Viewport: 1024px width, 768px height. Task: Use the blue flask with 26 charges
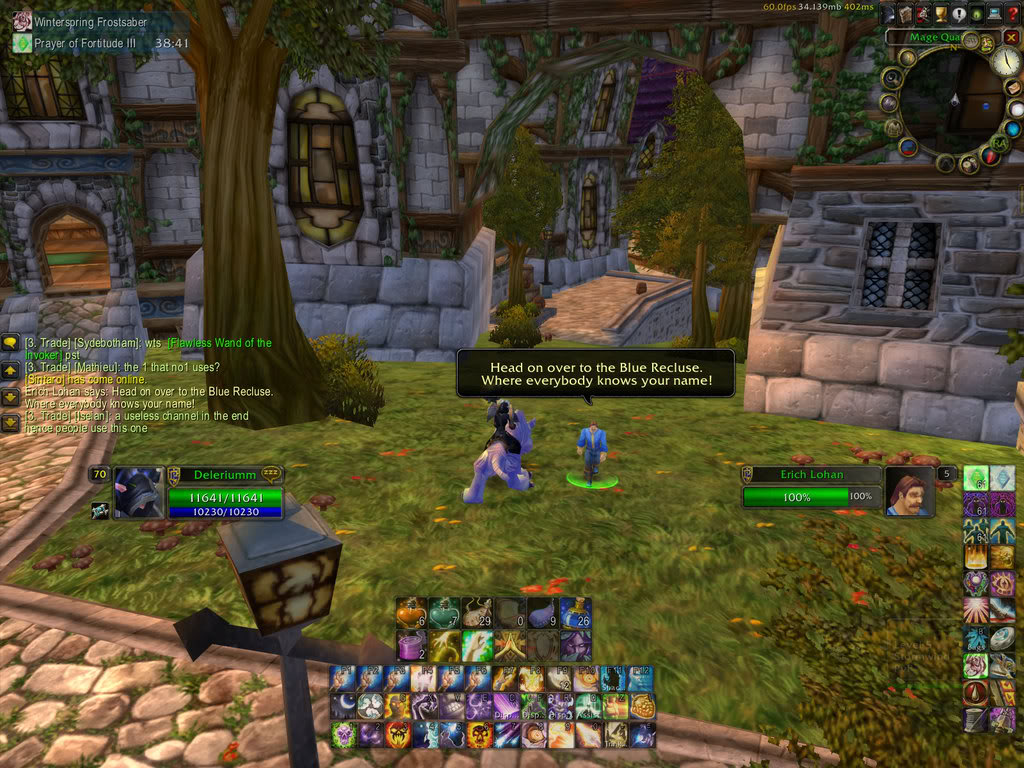pyautogui.click(x=575, y=612)
